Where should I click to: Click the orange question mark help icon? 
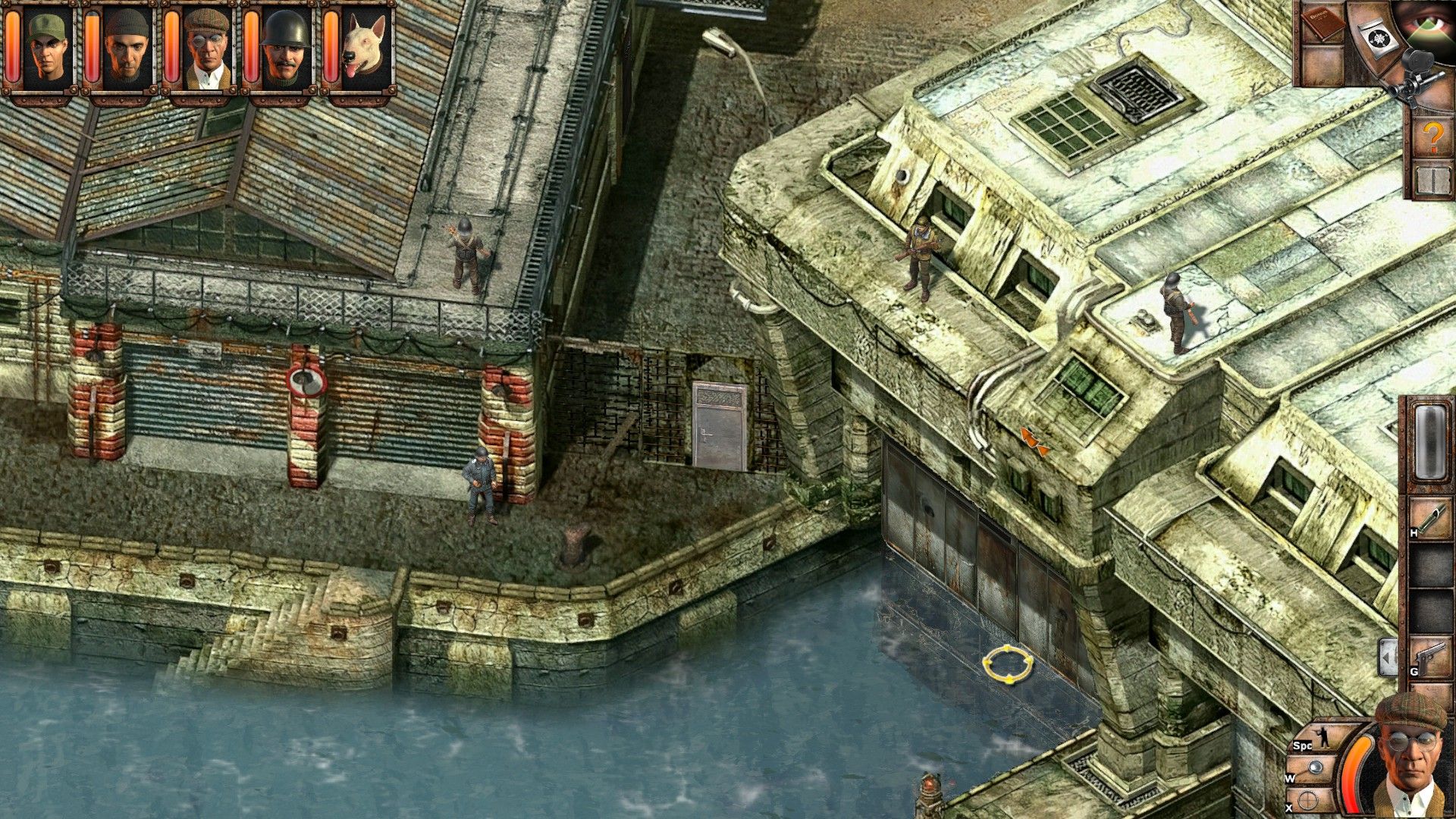1432,137
